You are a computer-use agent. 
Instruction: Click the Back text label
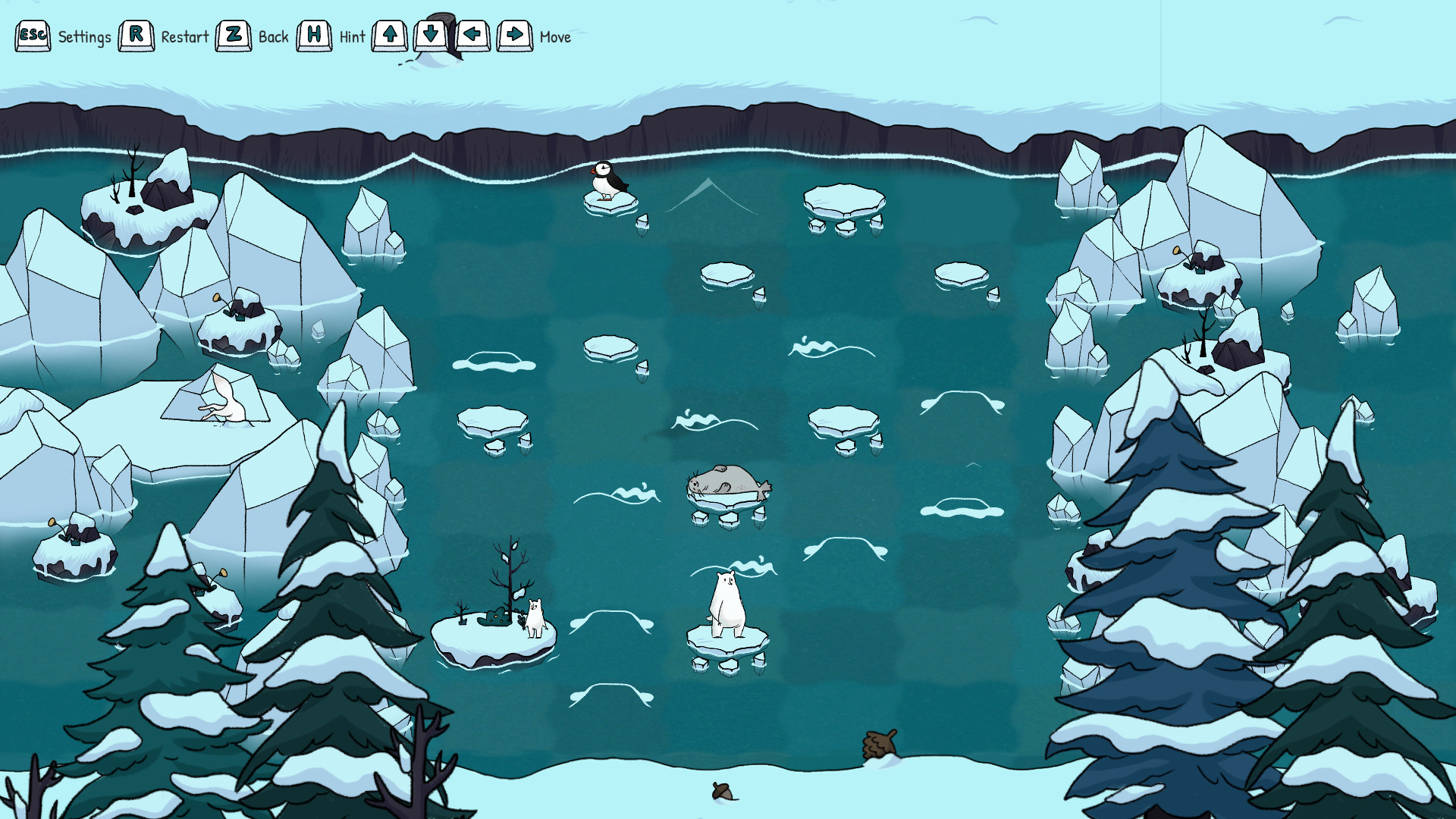click(274, 36)
